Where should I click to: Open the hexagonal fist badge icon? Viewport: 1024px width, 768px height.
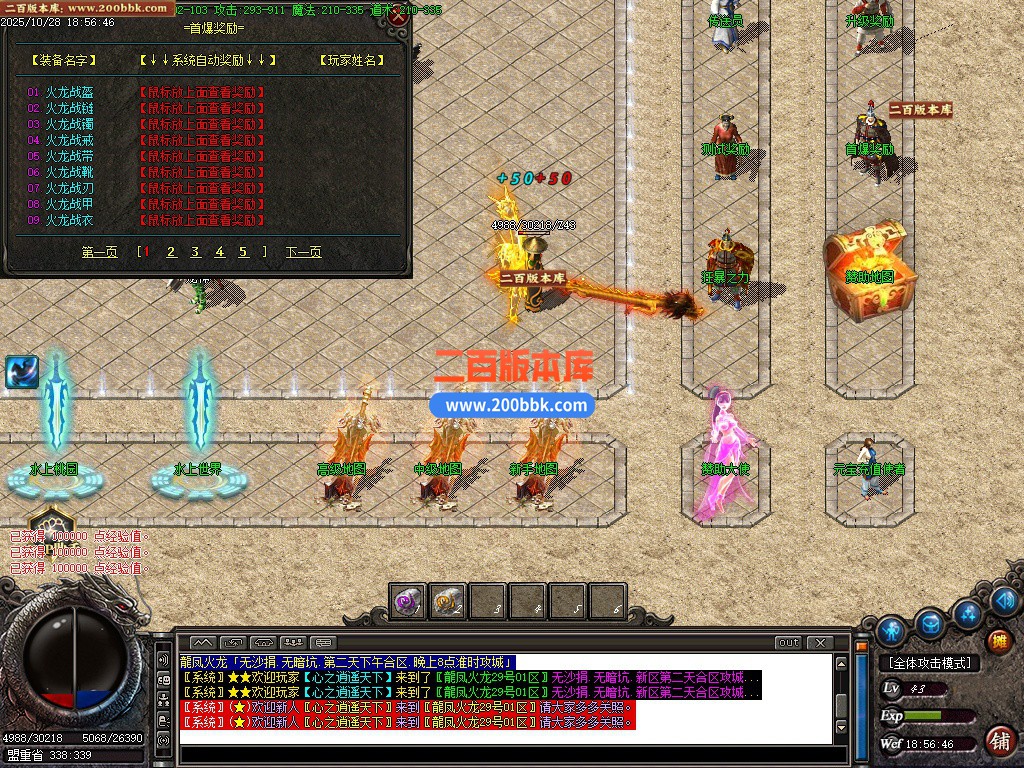coord(51,523)
